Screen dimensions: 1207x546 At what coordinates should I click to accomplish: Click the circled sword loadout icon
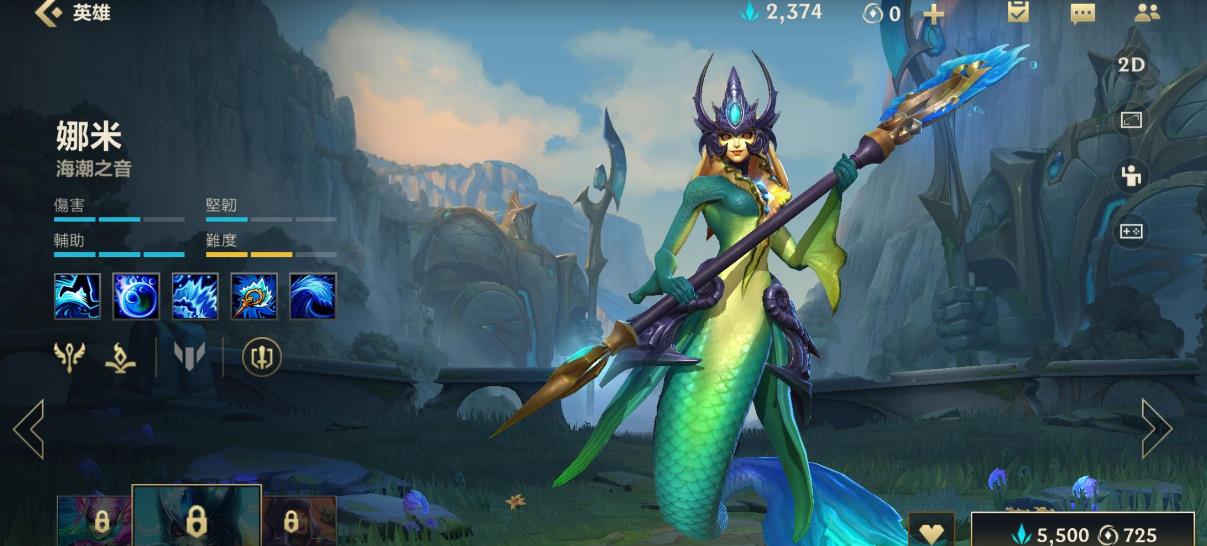[262, 356]
